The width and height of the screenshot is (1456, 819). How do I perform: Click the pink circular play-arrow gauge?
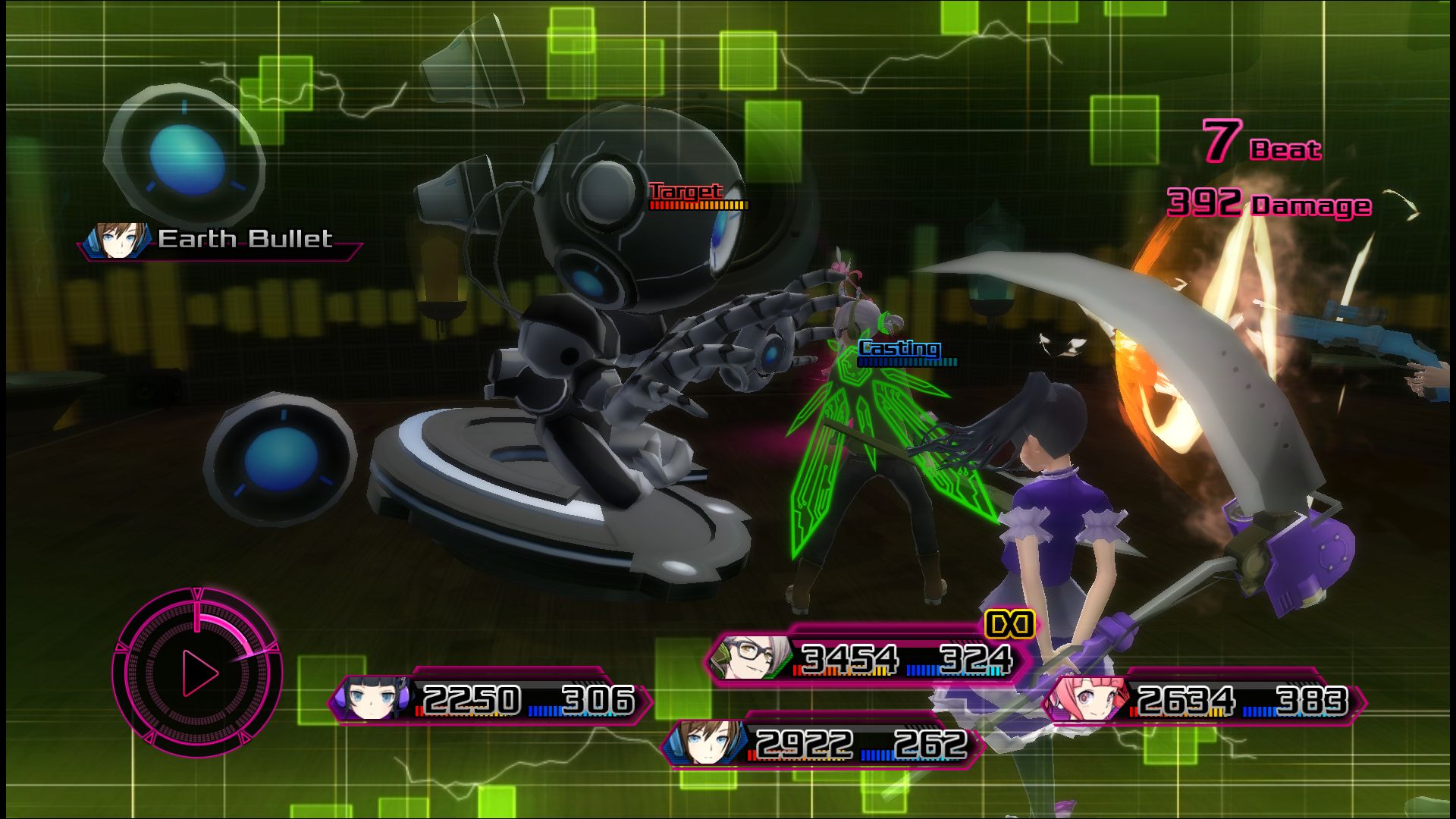198,672
